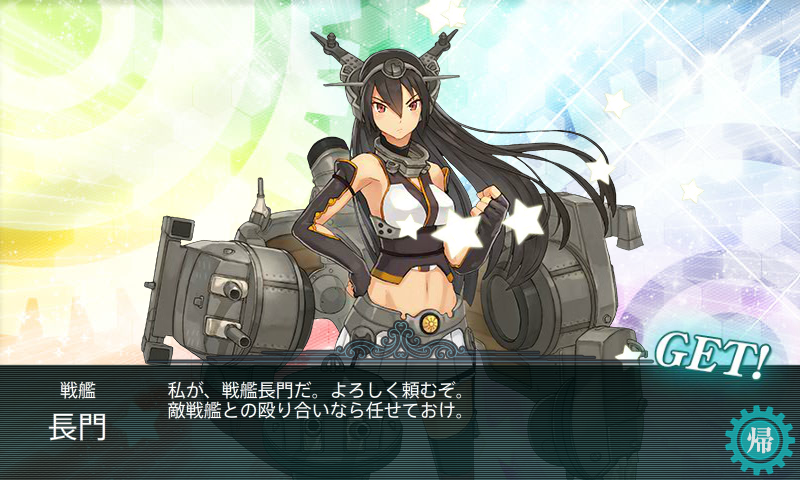Click the teal gear return button

[759, 441]
